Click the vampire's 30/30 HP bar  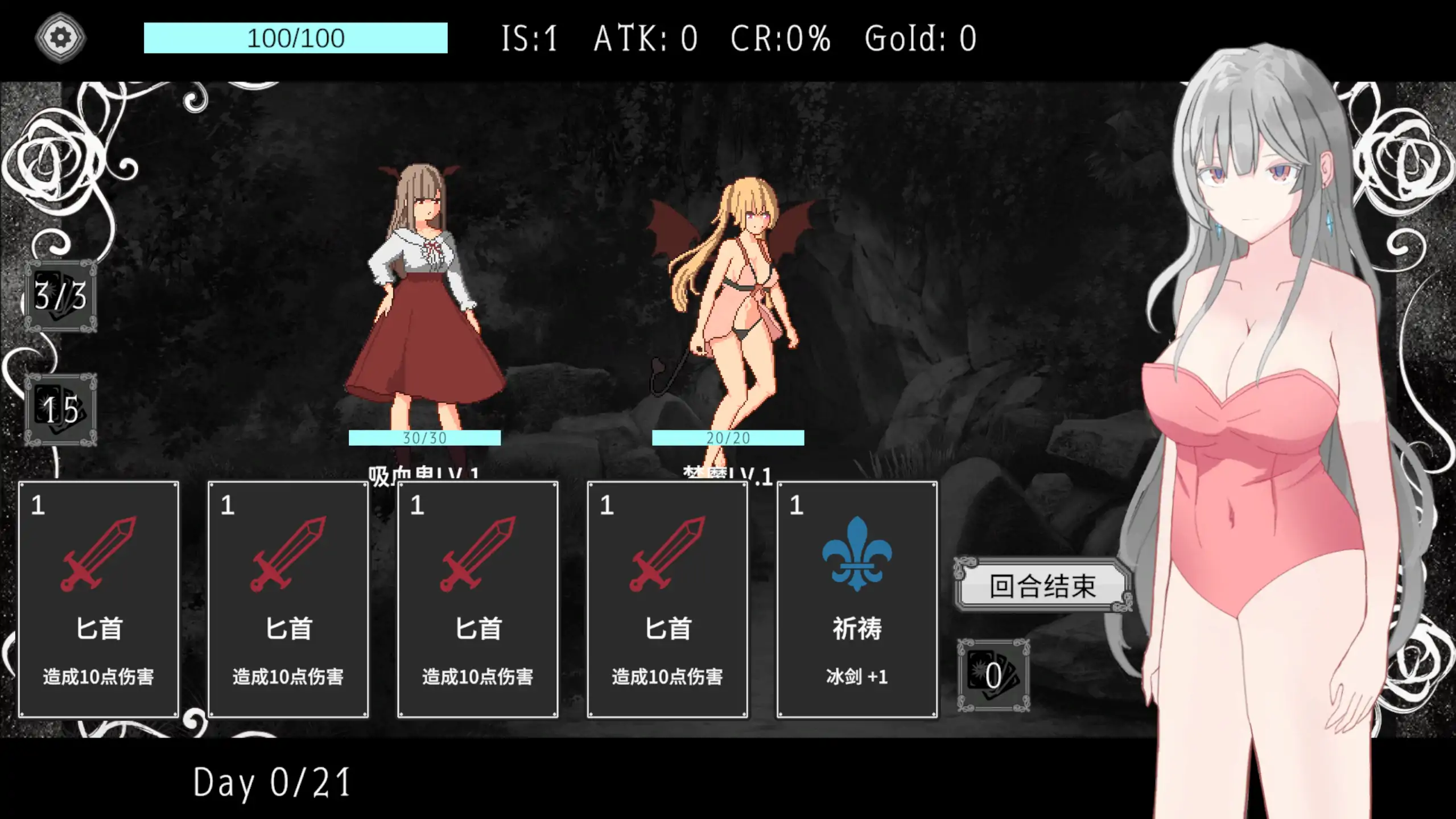[424, 438]
